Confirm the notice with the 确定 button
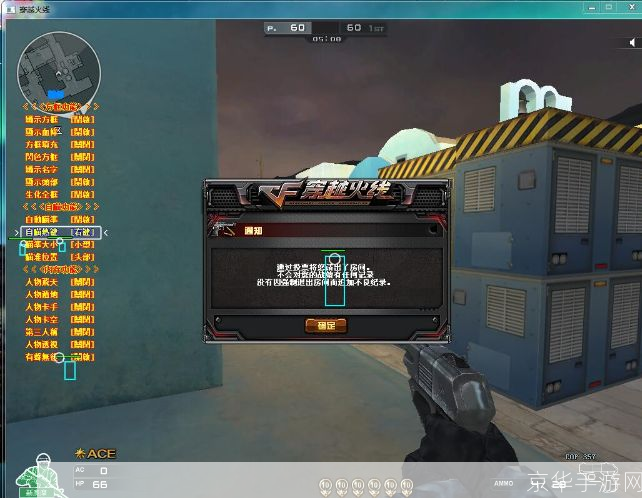This screenshot has height=498, width=642. [x=326, y=325]
